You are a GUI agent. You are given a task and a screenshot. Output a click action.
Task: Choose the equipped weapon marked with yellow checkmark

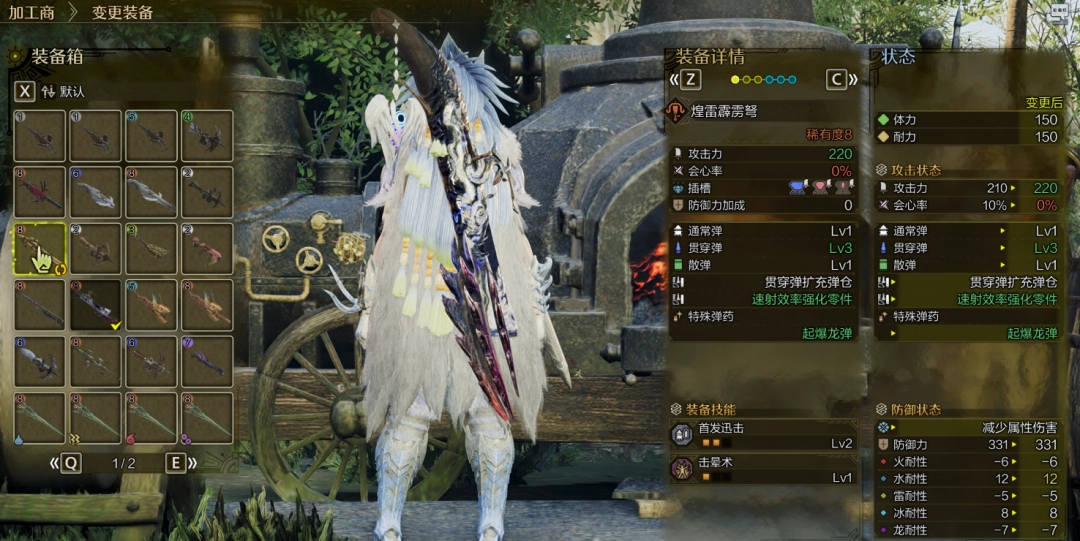[96, 305]
